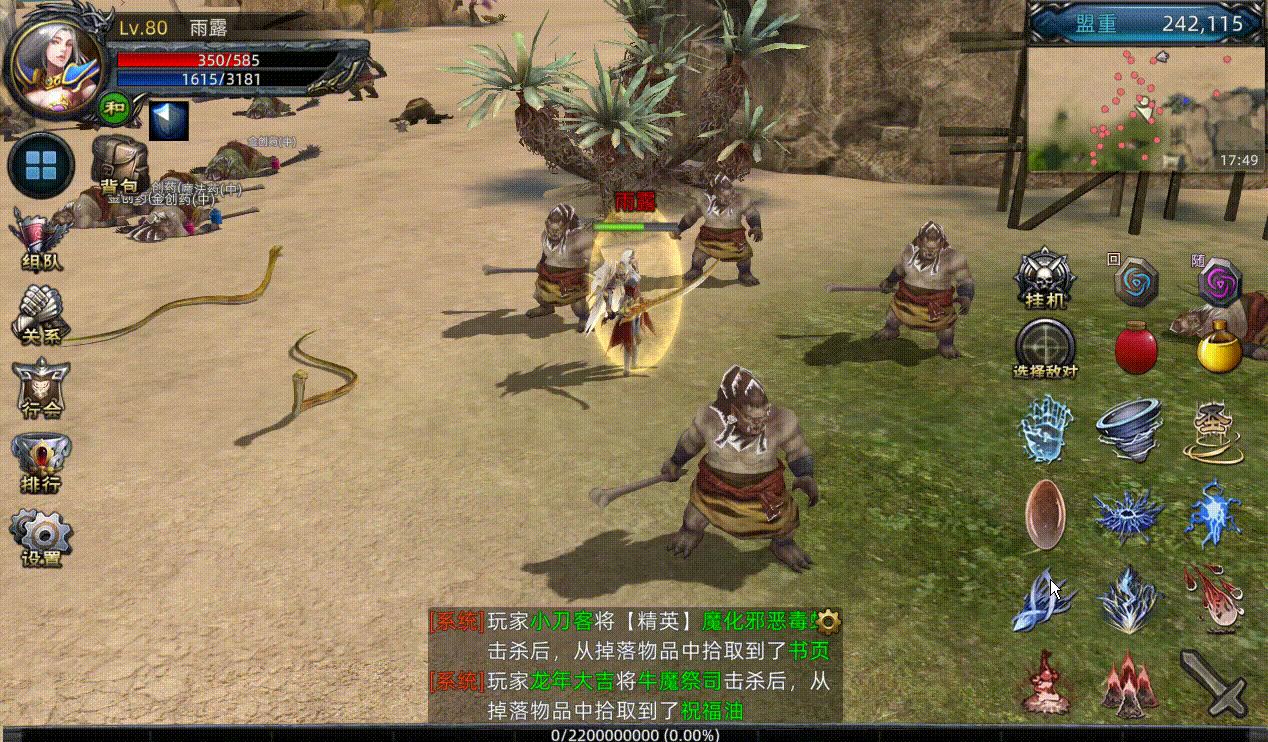Use the sword basic attack button

click(1214, 682)
